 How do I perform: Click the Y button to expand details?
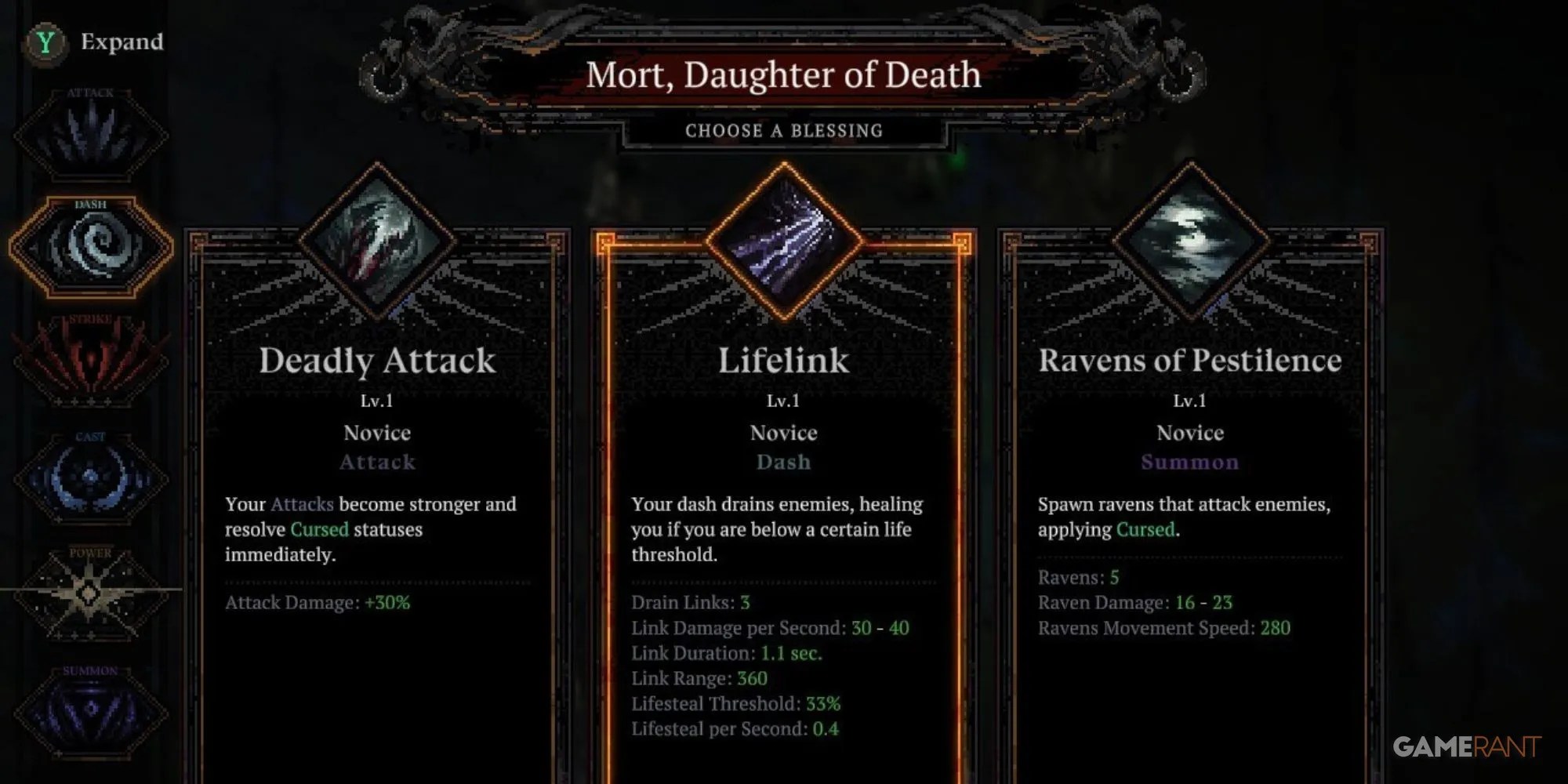coord(45,43)
